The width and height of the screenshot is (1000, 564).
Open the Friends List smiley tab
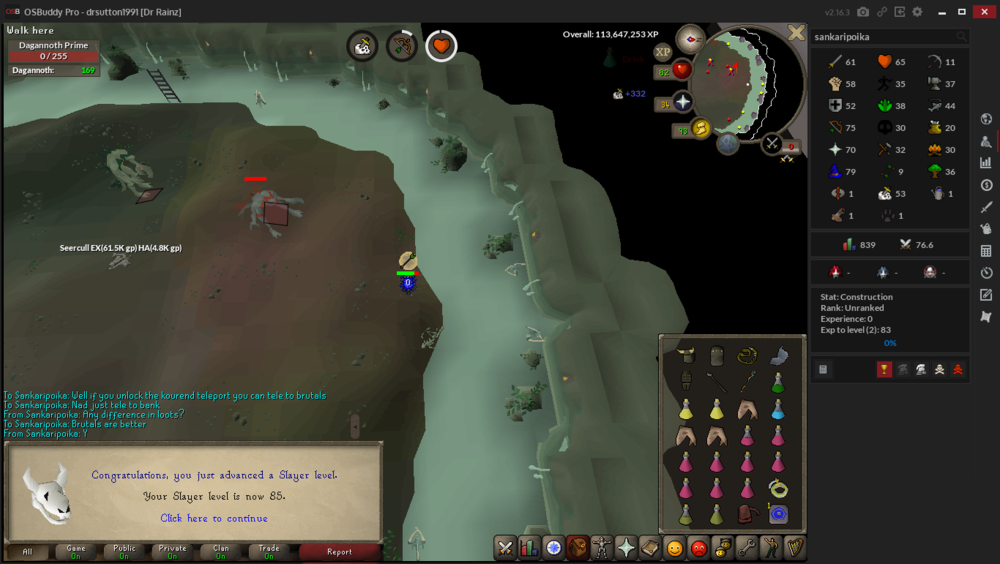[x=675, y=547]
